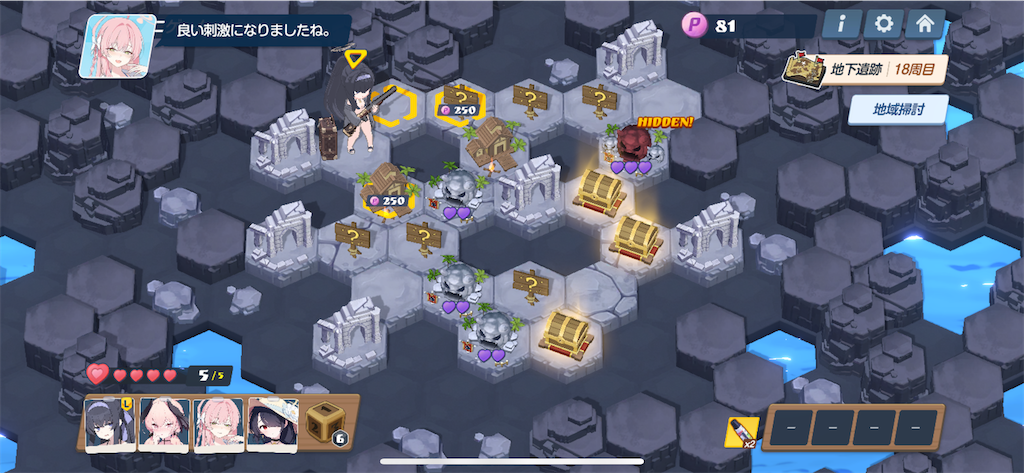
Task: Select the leader portrait with the L badge
Action: (x=110, y=425)
